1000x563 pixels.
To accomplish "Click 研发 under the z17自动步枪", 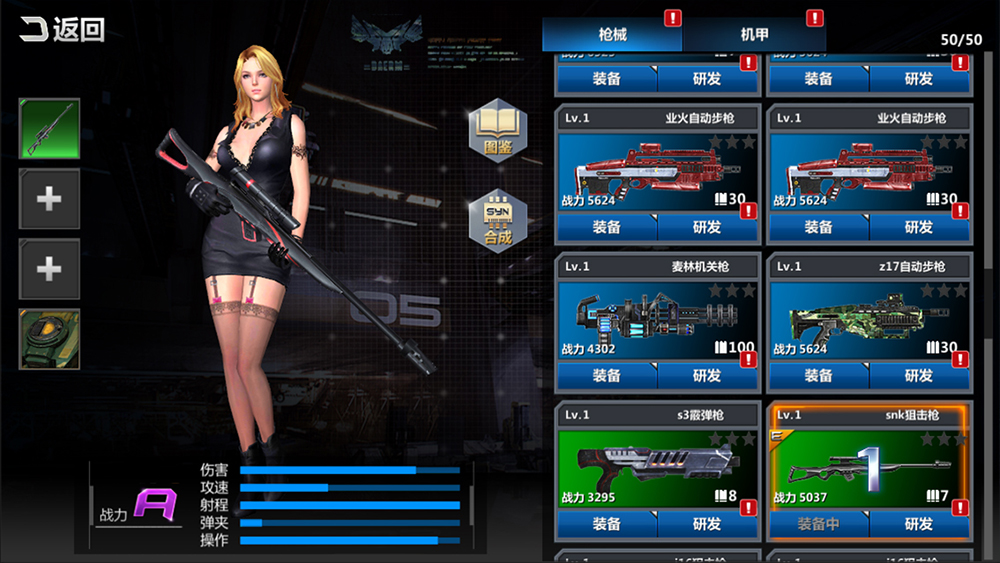I will click(918, 376).
